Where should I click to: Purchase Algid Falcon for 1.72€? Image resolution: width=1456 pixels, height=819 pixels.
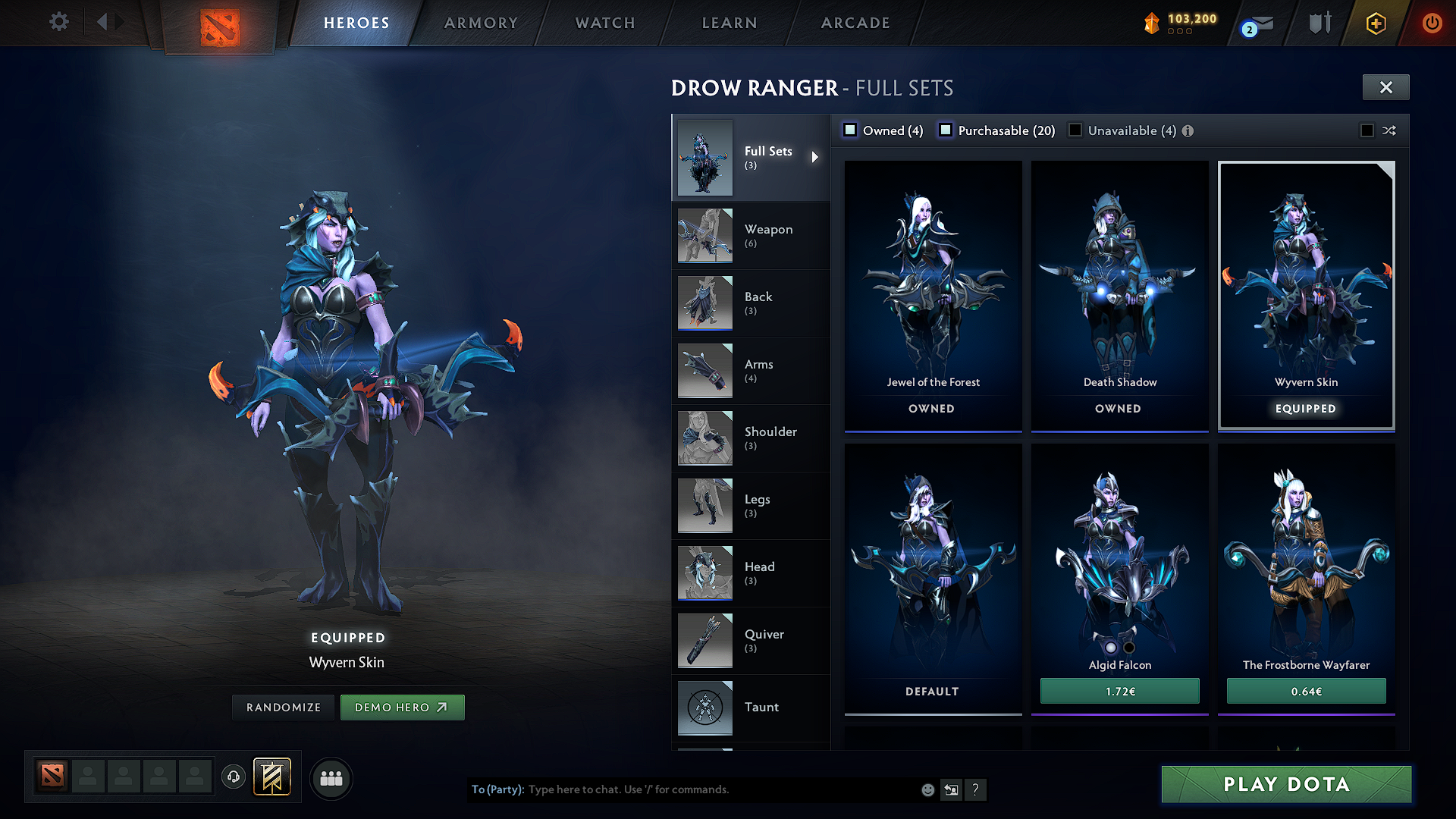click(1119, 691)
